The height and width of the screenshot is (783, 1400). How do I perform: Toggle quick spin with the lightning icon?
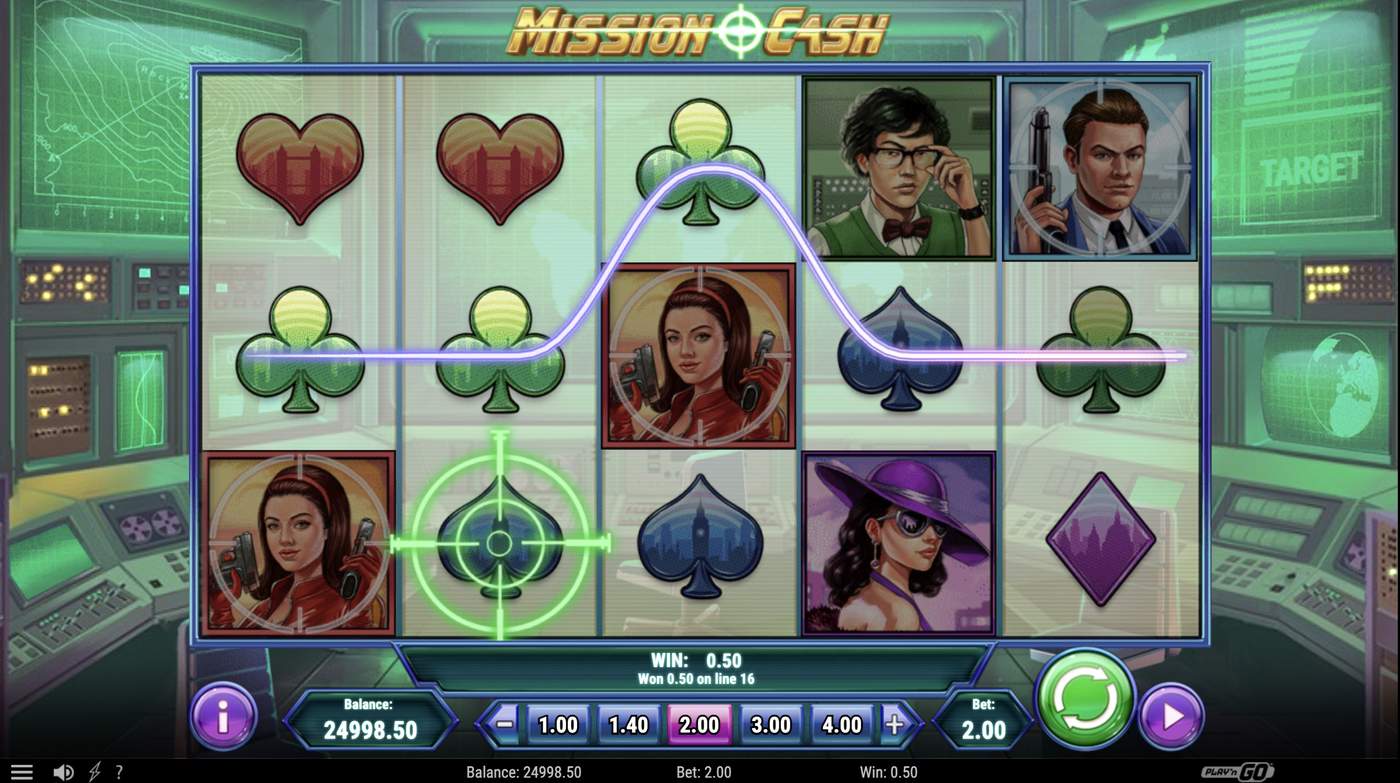(x=93, y=771)
